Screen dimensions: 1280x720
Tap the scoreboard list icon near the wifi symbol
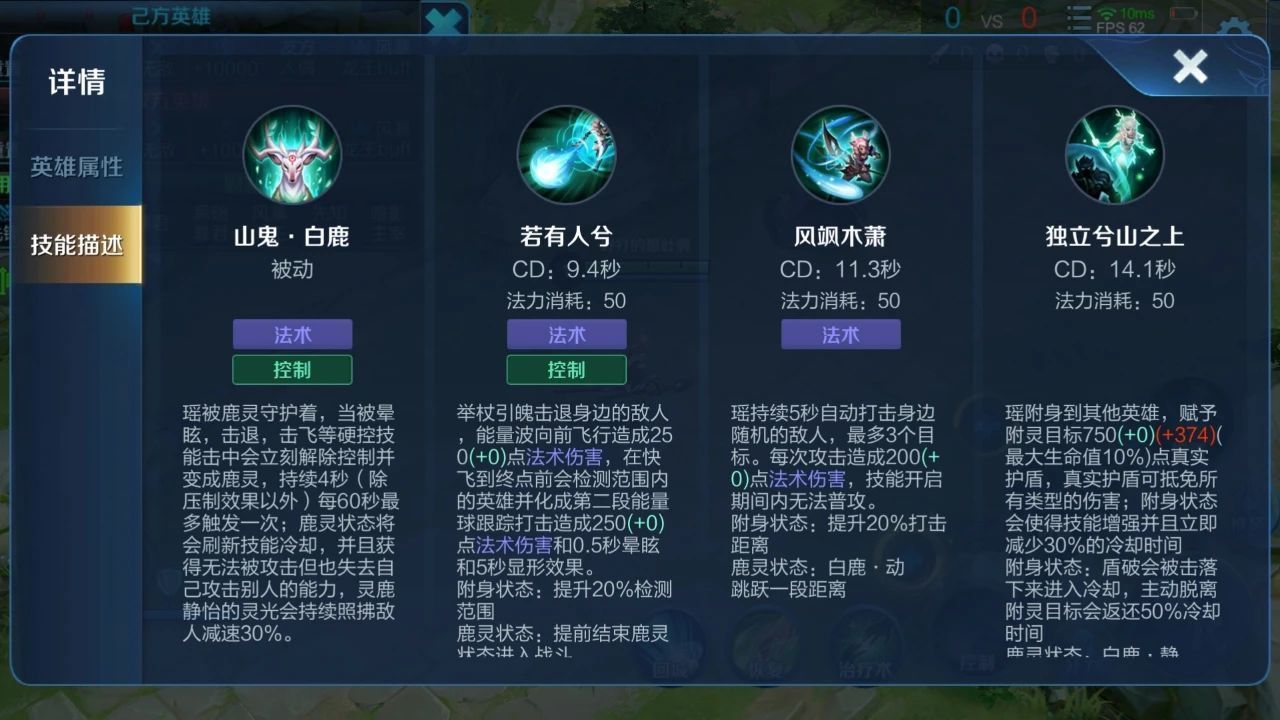point(1078,17)
